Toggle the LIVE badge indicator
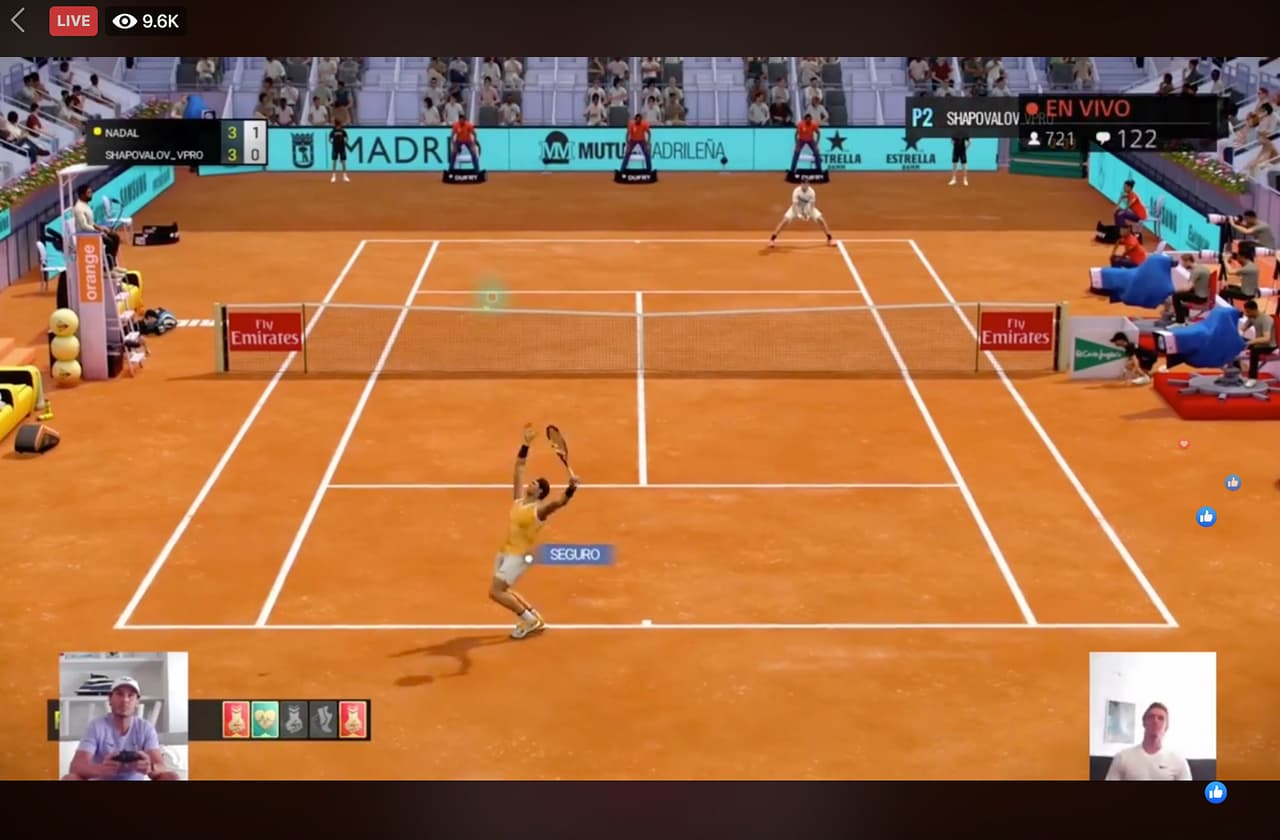The height and width of the screenshot is (840, 1280). [x=73, y=20]
